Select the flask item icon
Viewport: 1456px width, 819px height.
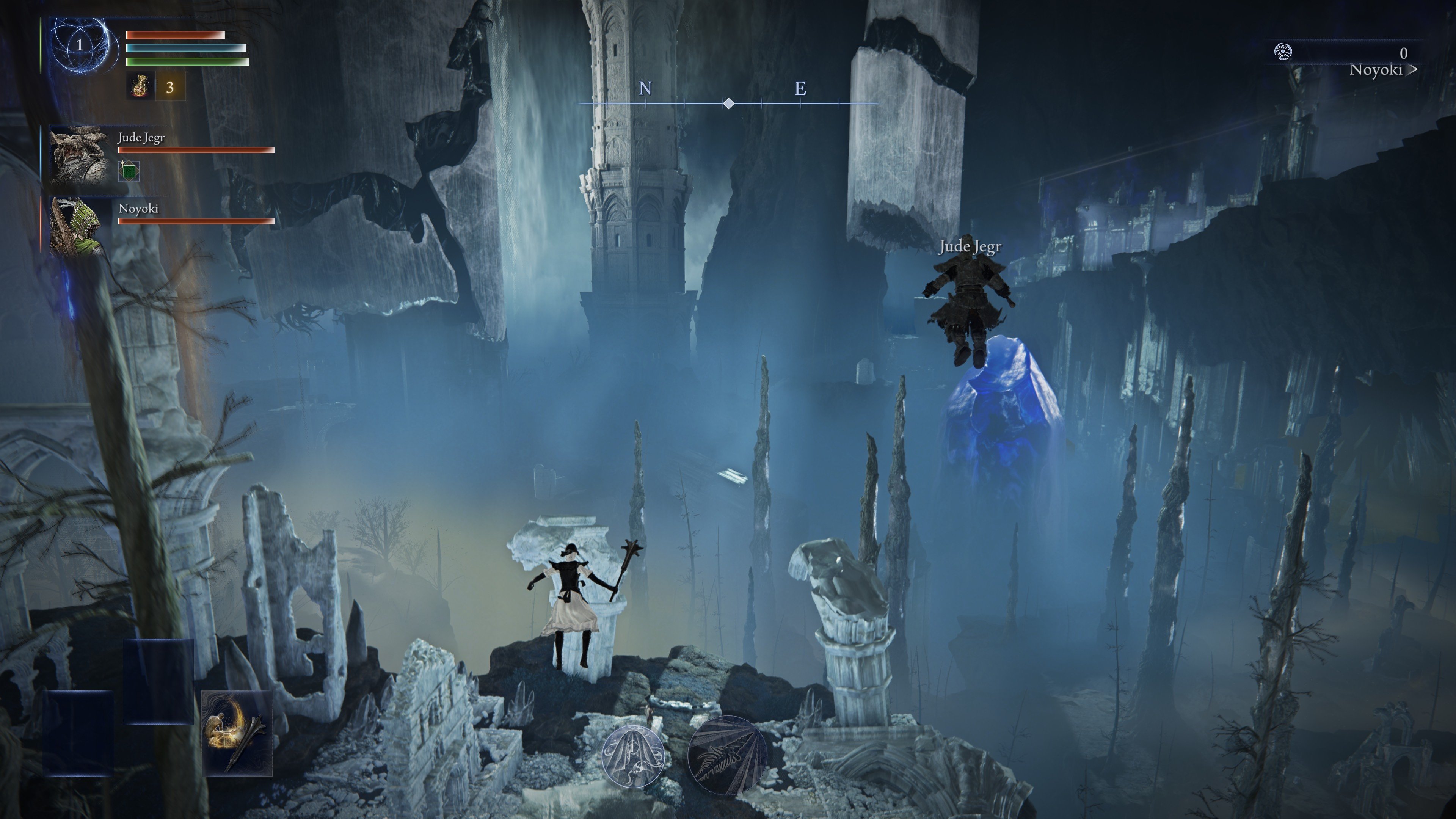click(140, 86)
